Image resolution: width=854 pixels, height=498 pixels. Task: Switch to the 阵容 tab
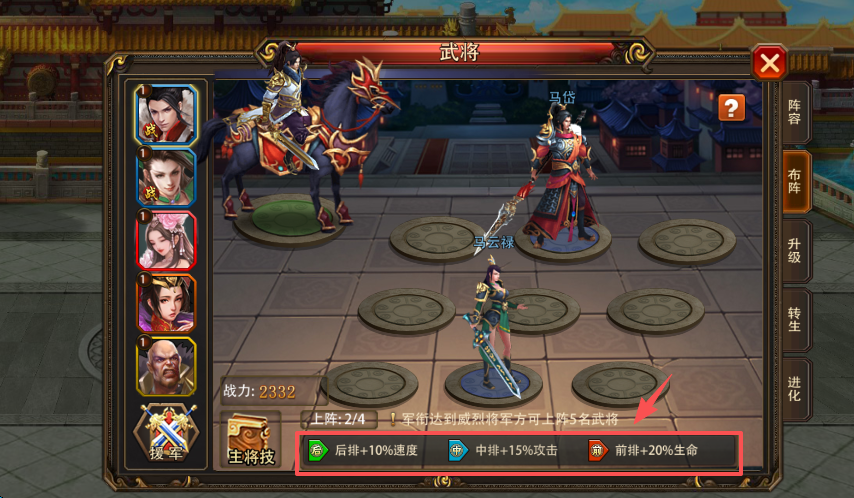tap(795, 114)
